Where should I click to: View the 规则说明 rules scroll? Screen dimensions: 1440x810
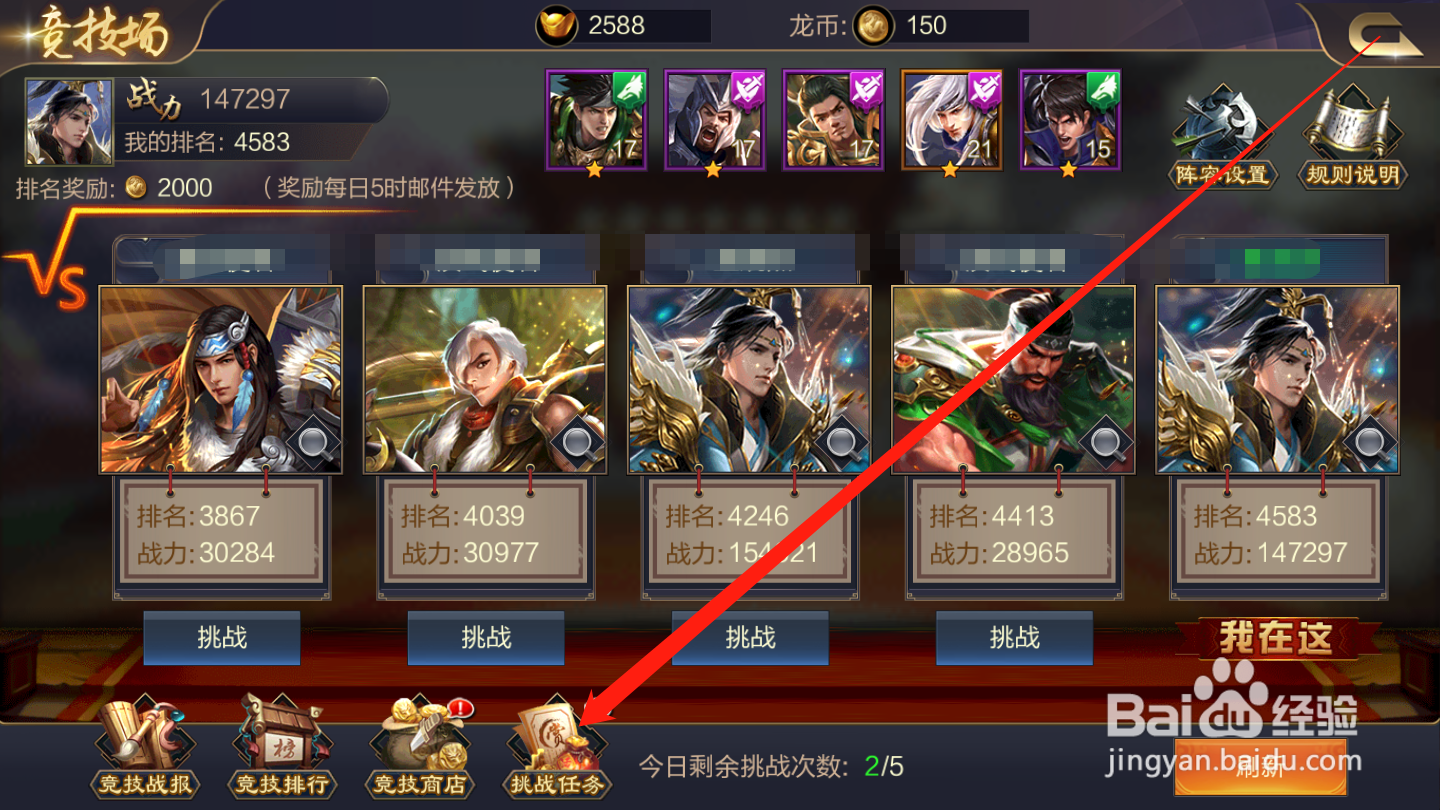click(1352, 130)
